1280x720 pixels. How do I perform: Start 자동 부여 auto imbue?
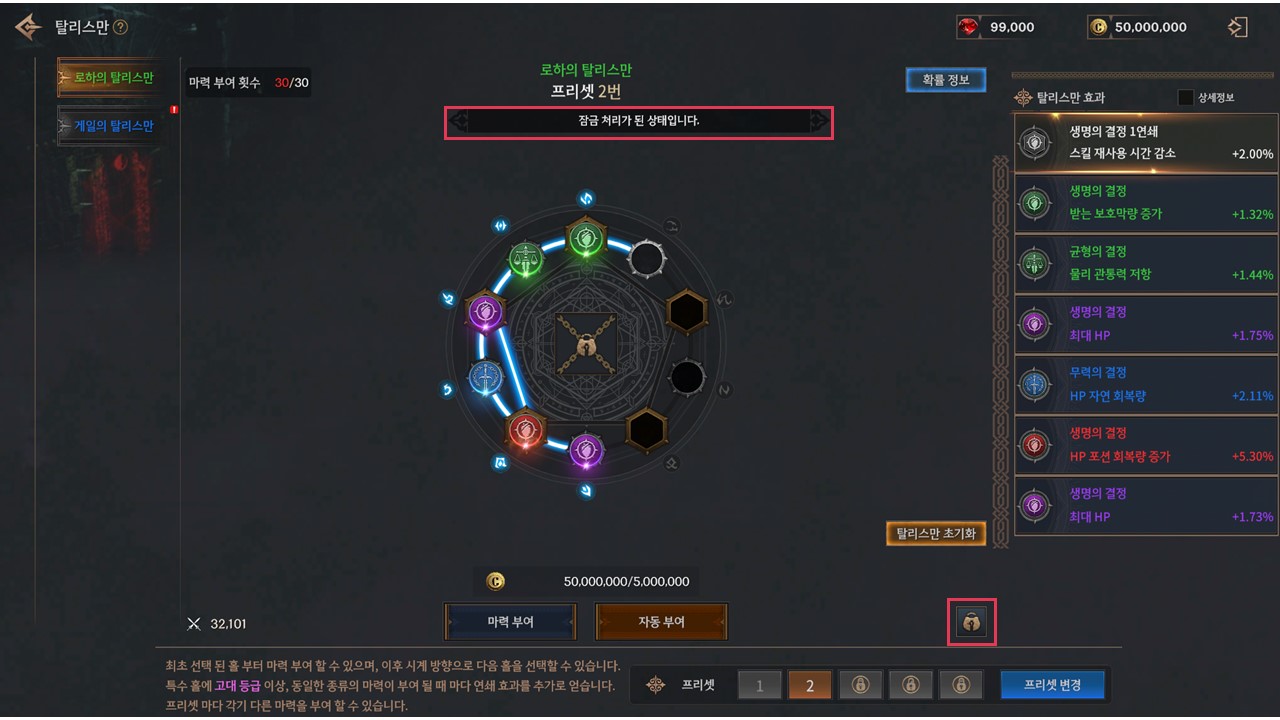pyautogui.click(x=661, y=622)
